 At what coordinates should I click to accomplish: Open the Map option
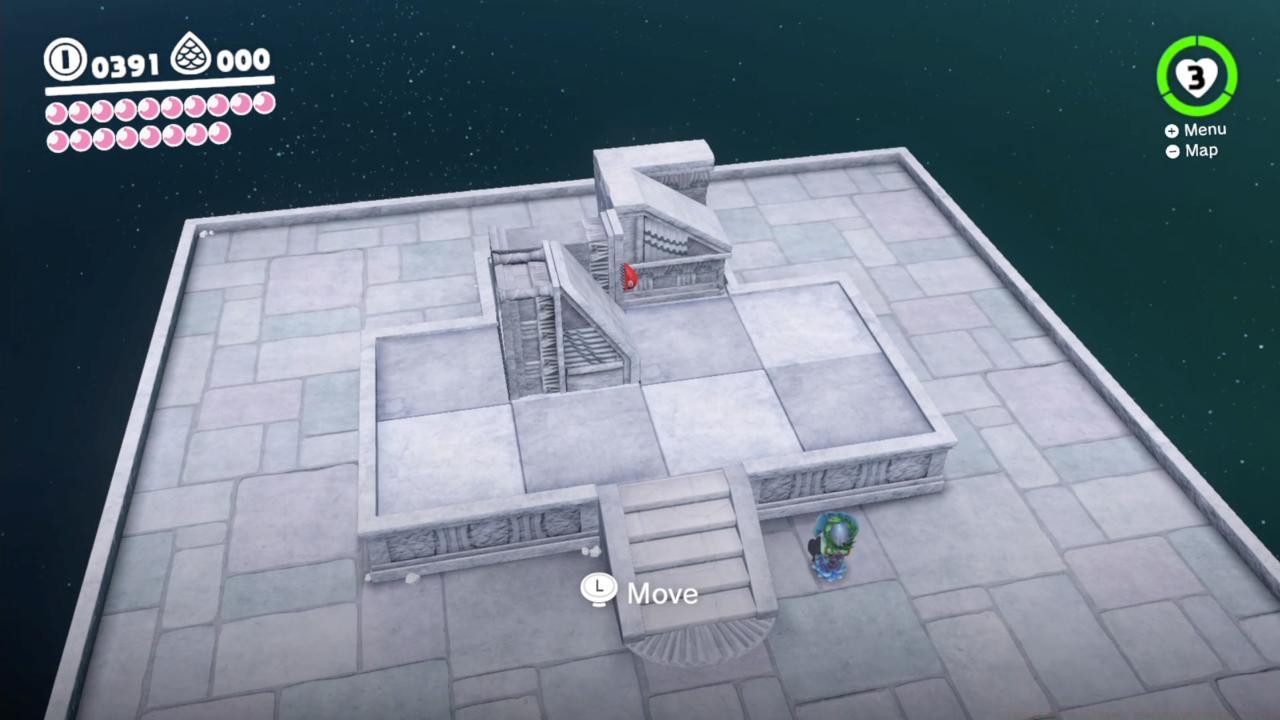pos(1200,151)
